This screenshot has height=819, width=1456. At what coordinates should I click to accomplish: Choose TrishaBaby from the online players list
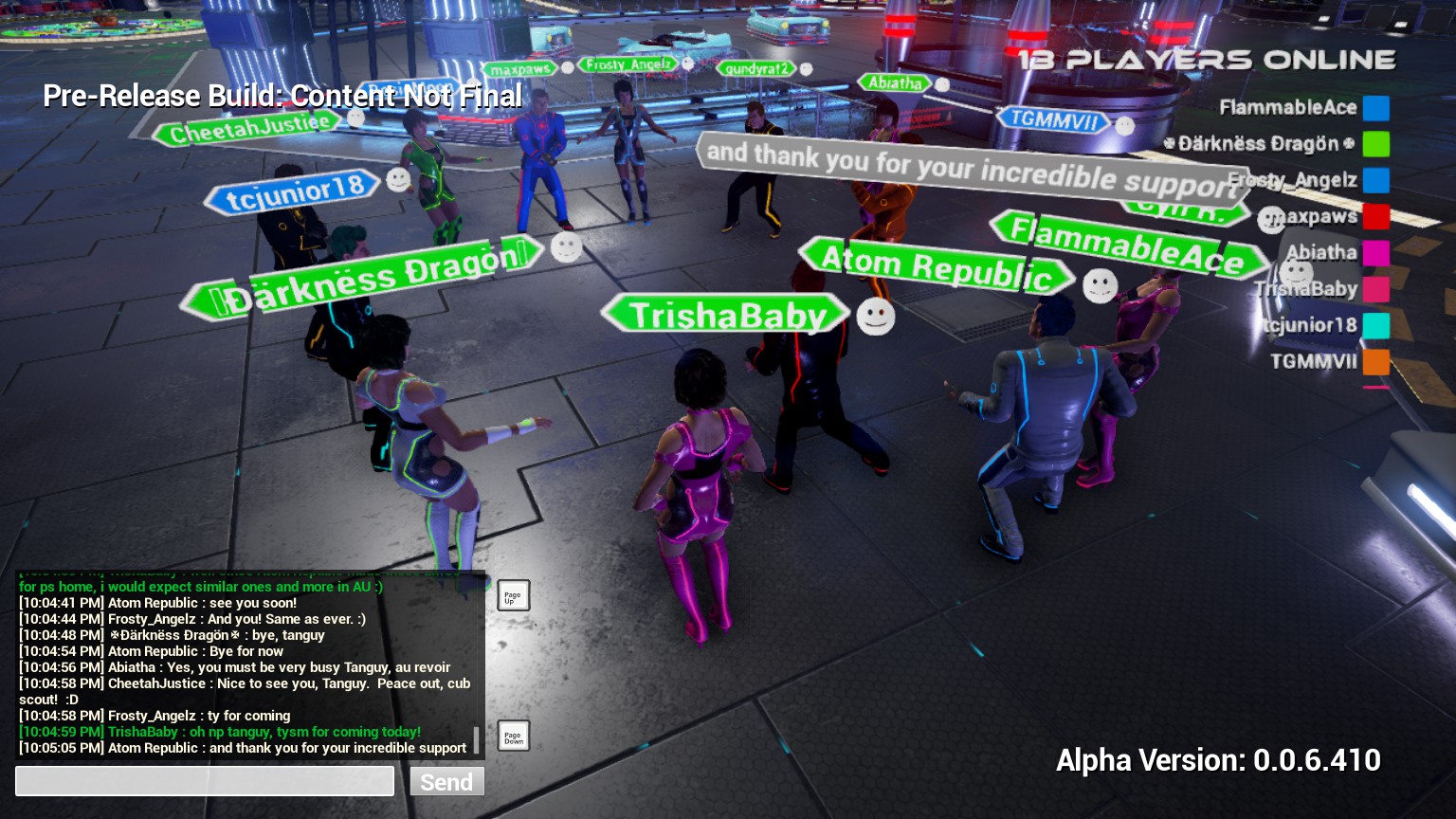coord(1307,288)
